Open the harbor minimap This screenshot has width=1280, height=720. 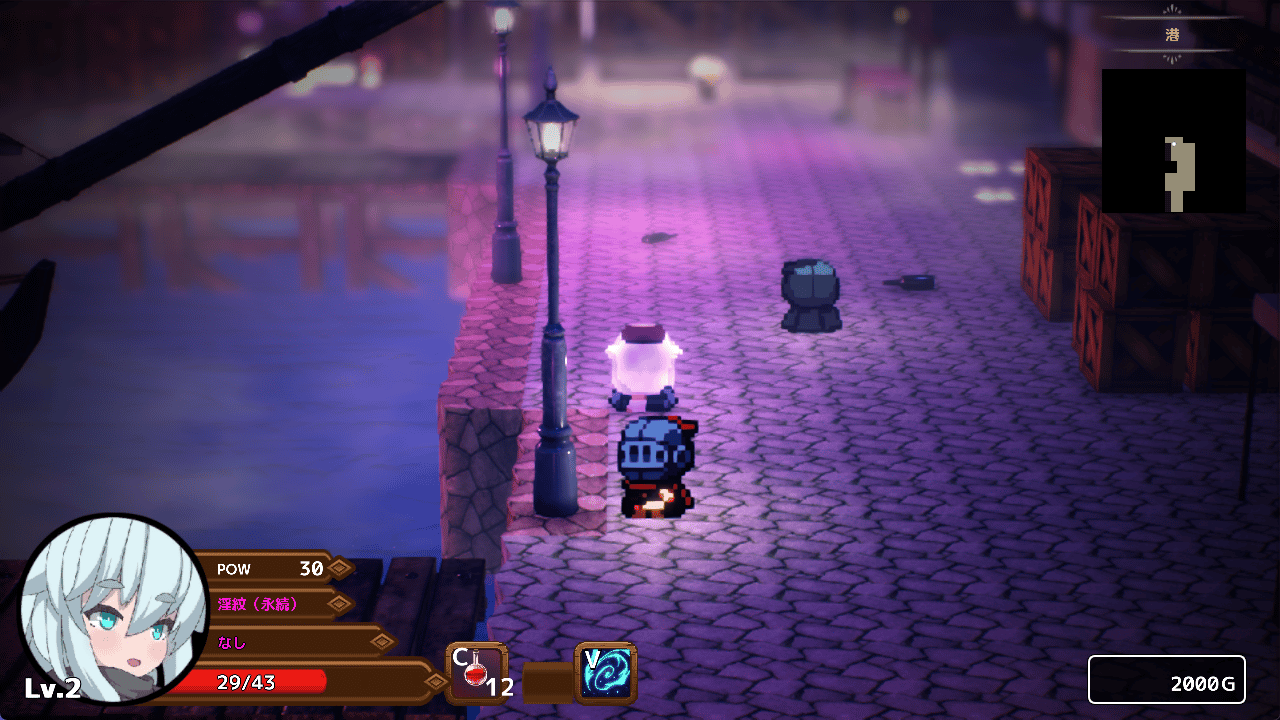pyautogui.click(x=1173, y=140)
